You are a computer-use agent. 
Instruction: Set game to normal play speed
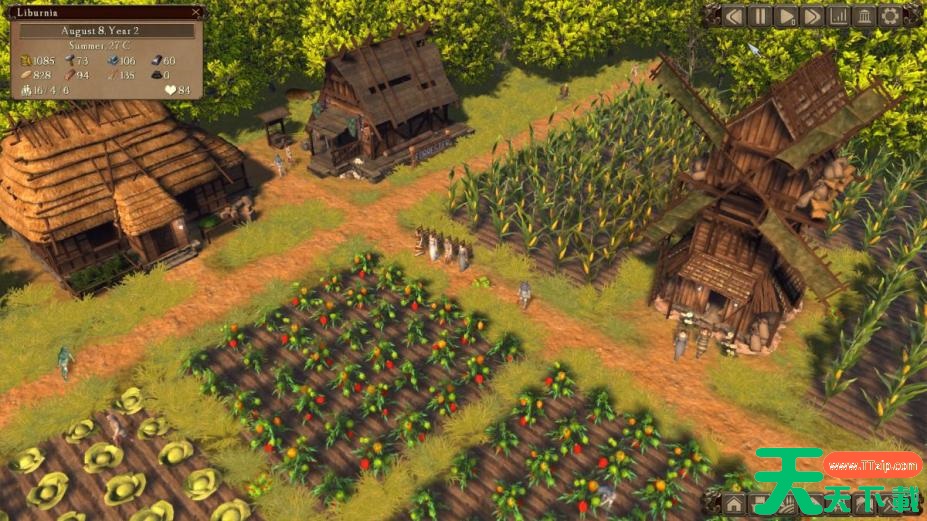pos(787,16)
